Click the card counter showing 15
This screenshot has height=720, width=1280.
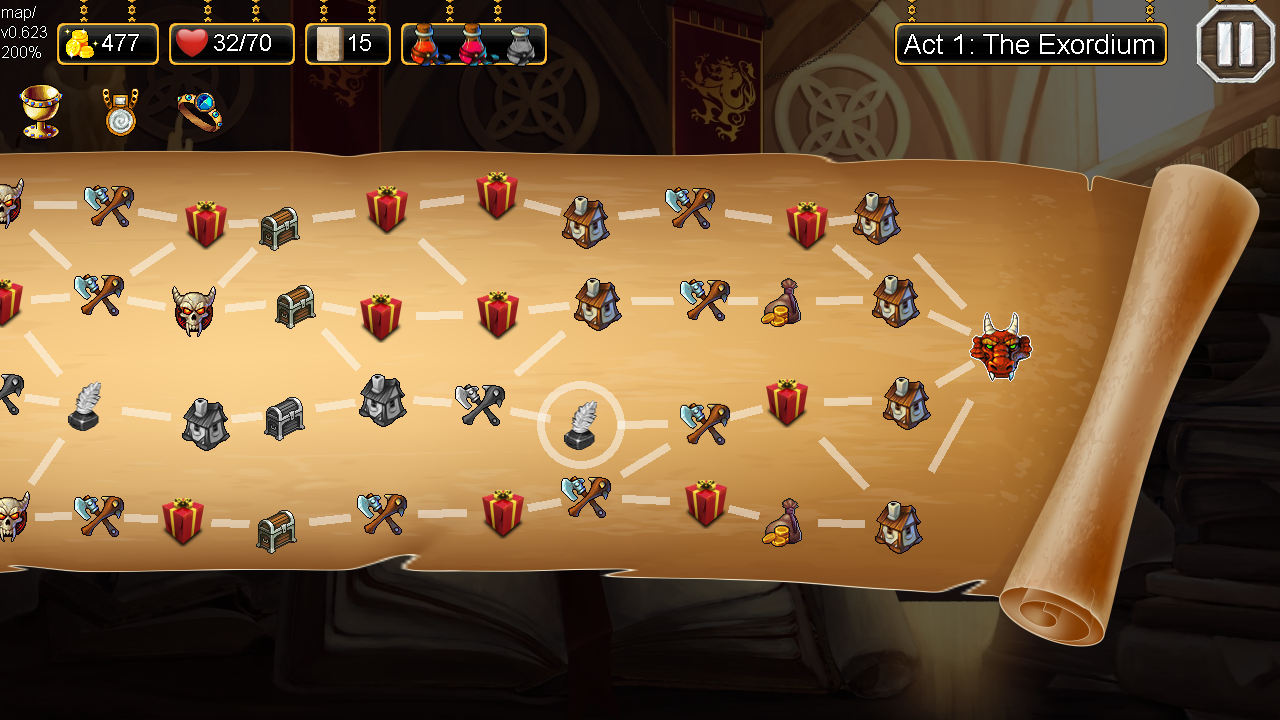coord(347,43)
